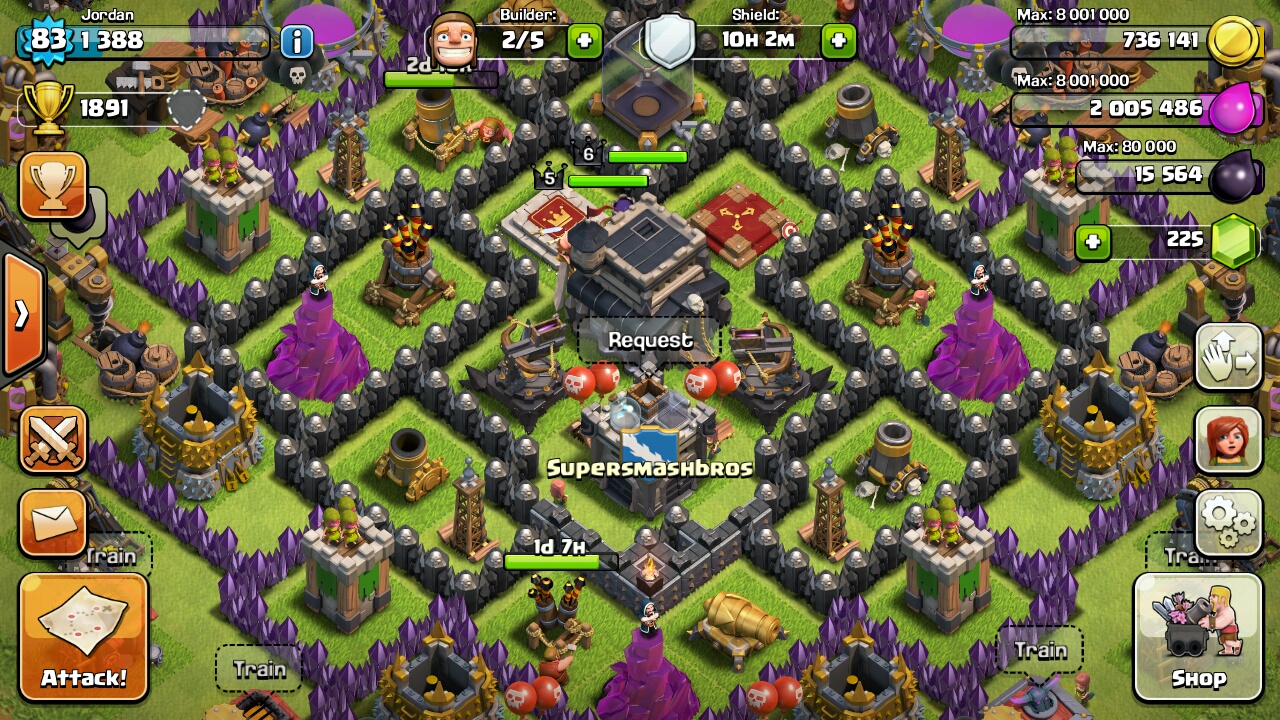Tap the bottom-left Train button
Screen dimensions: 1280x720
(259, 668)
